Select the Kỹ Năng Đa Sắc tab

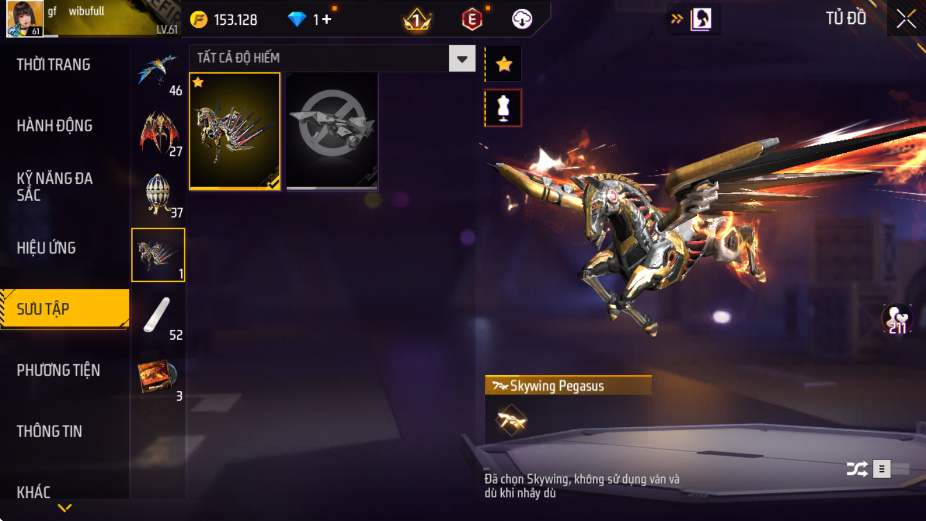(55, 186)
